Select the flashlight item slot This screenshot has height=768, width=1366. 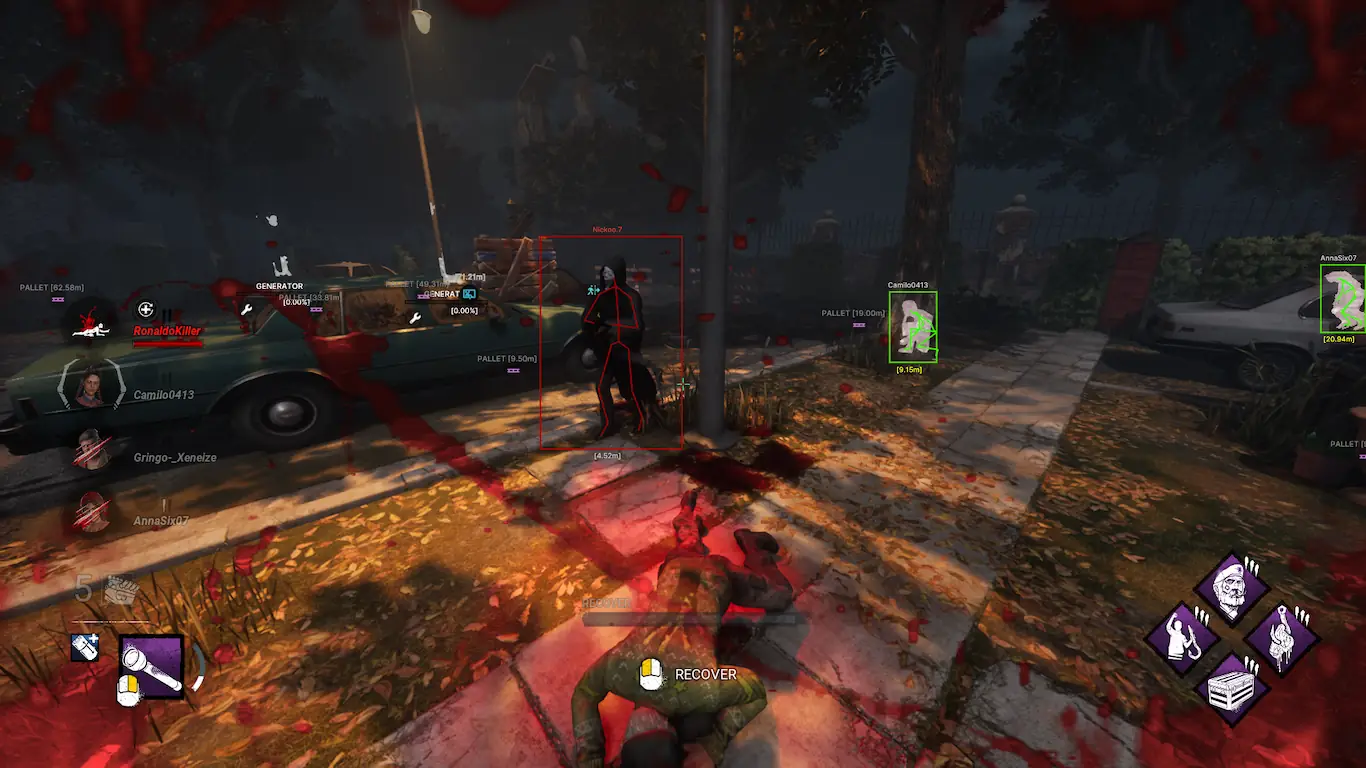tap(151, 665)
